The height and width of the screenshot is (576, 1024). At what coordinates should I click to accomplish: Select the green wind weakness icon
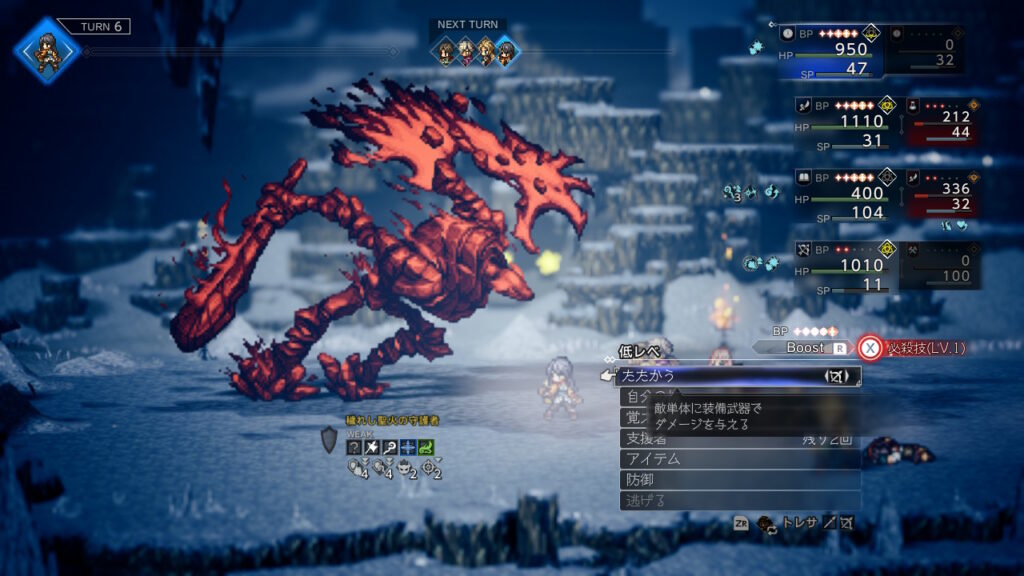(426, 447)
